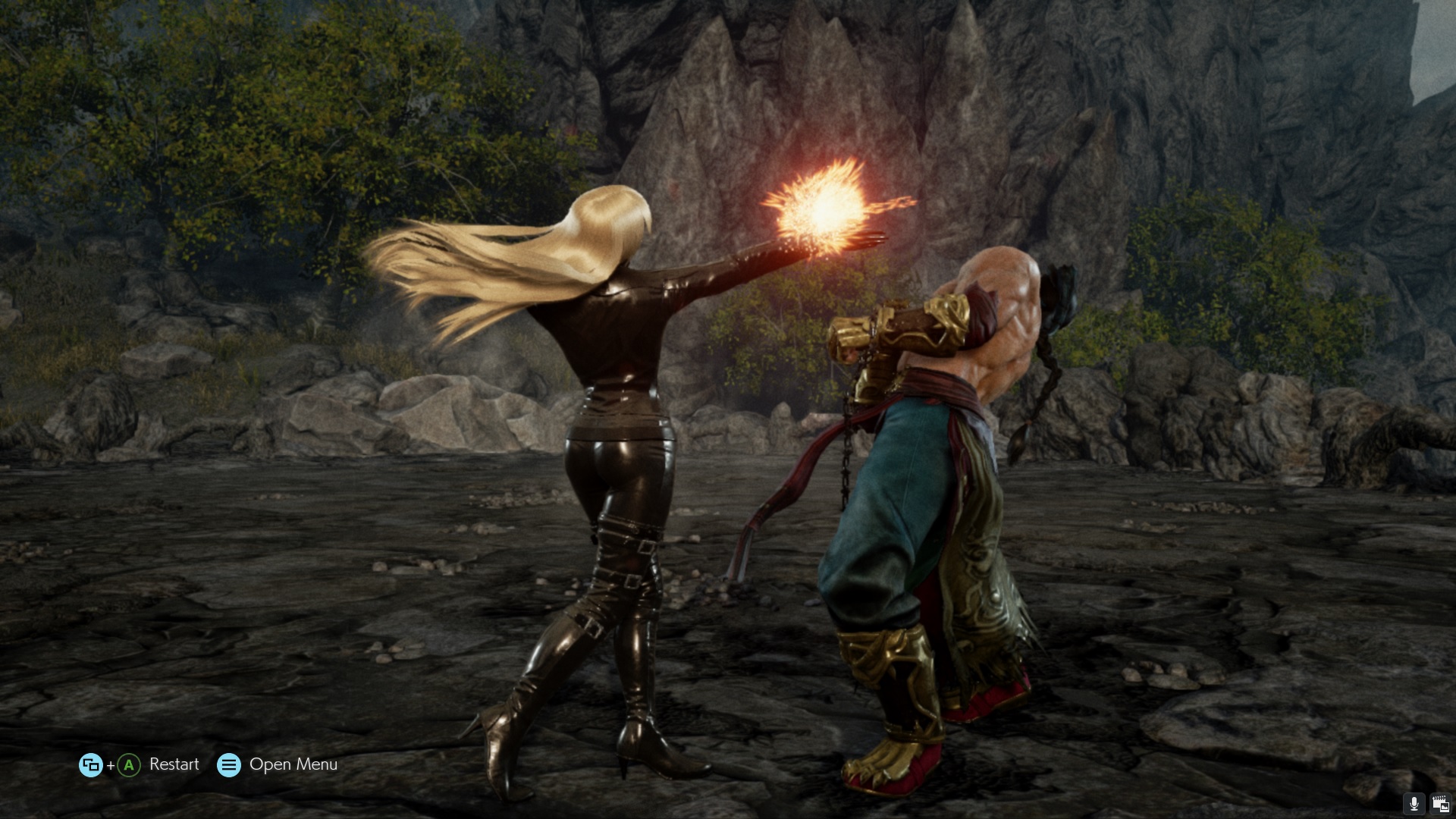The width and height of the screenshot is (1456, 819).
Task: Toggle the microphone overlay icon
Action: tap(1414, 804)
